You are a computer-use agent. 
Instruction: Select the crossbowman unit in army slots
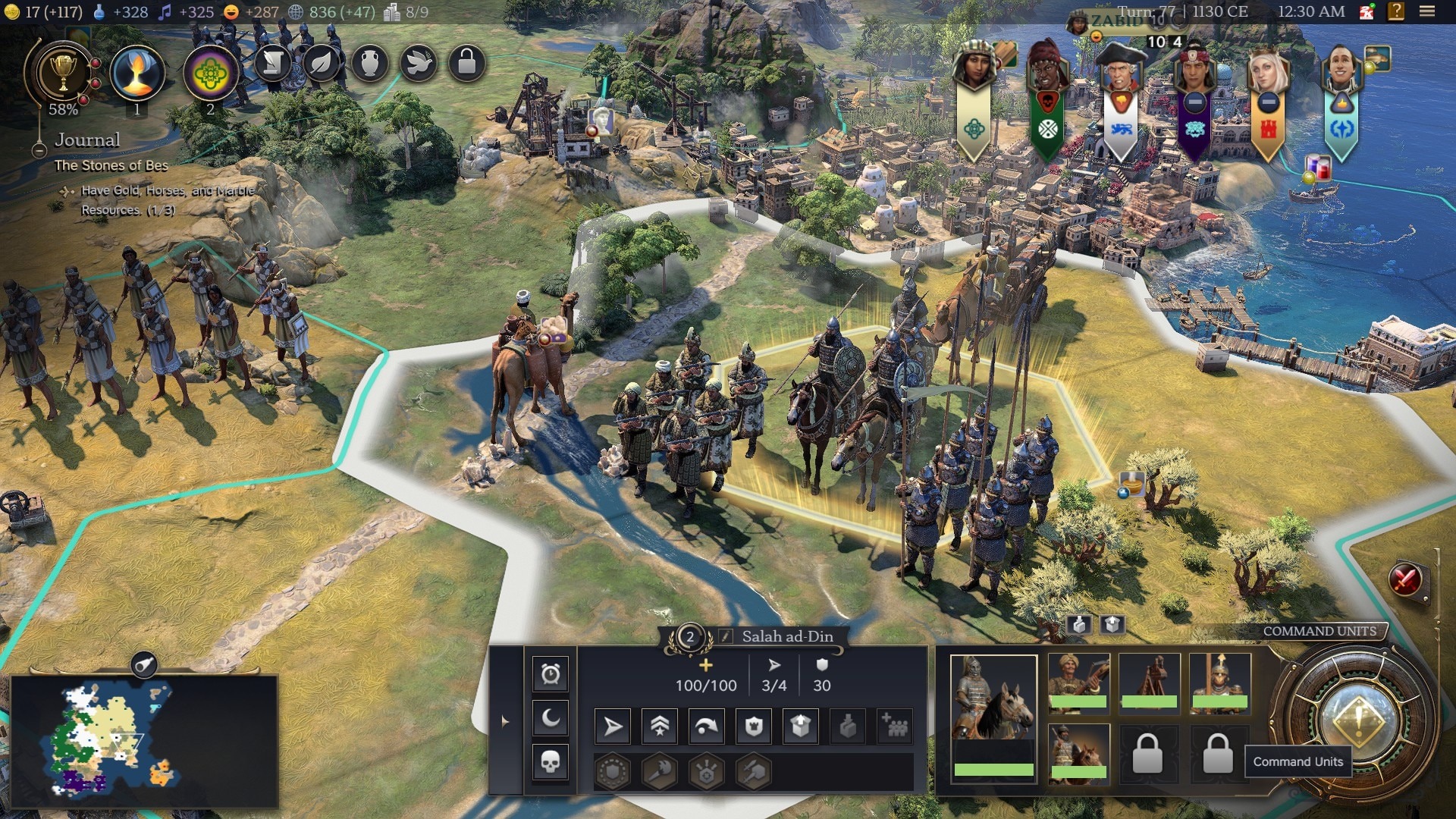tap(1078, 682)
